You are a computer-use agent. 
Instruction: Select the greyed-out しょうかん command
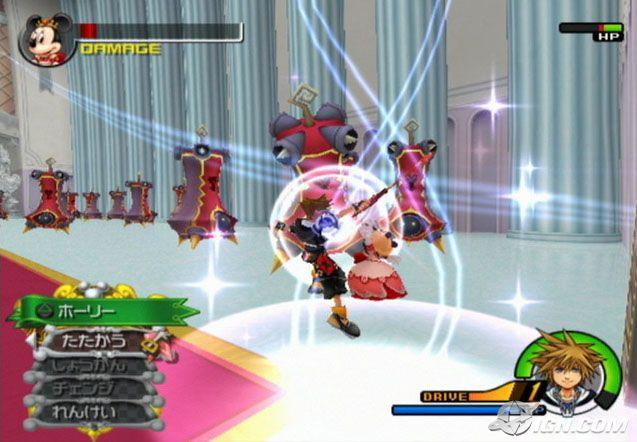(x=90, y=365)
